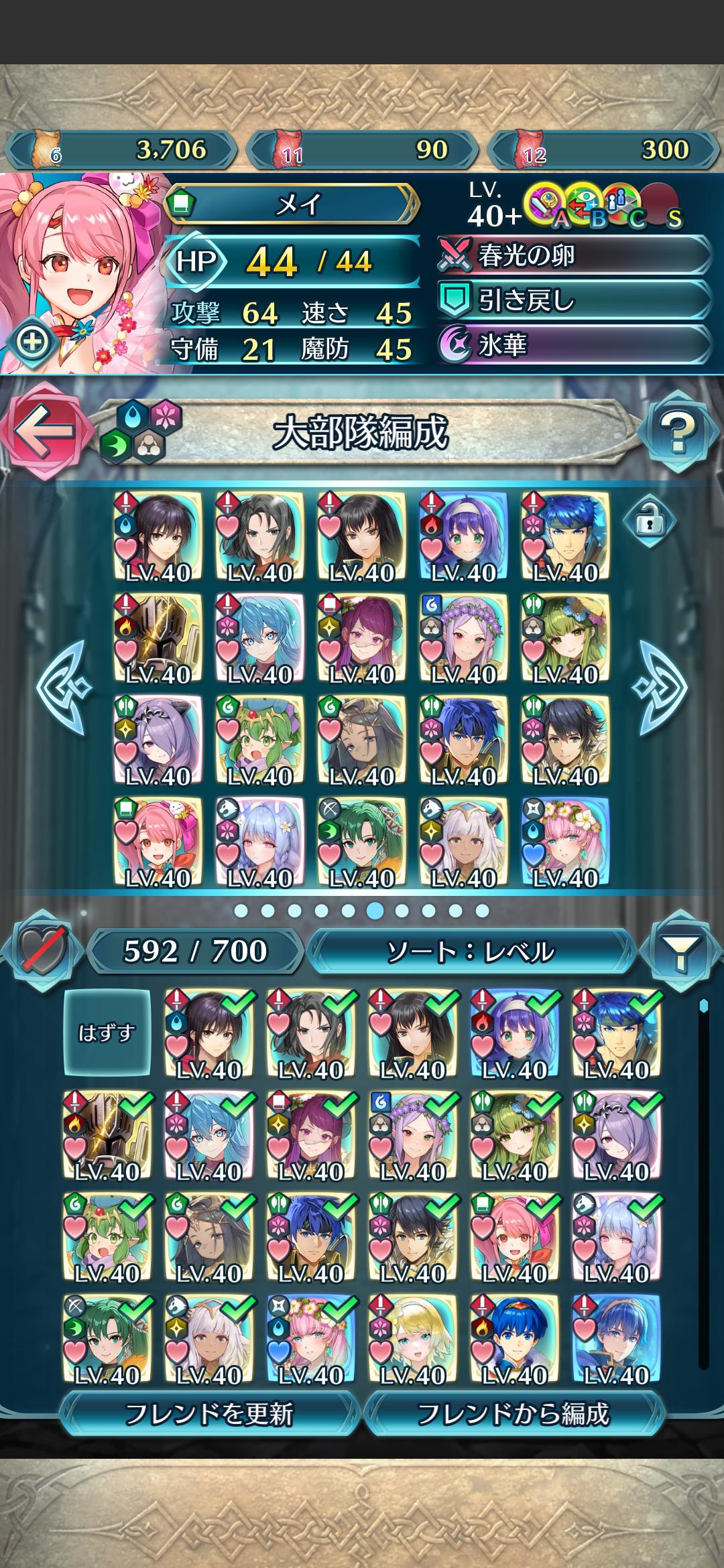Select the pink-haired flower crown hero in brigade
The image size is (724, 1568).
tap(566, 842)
